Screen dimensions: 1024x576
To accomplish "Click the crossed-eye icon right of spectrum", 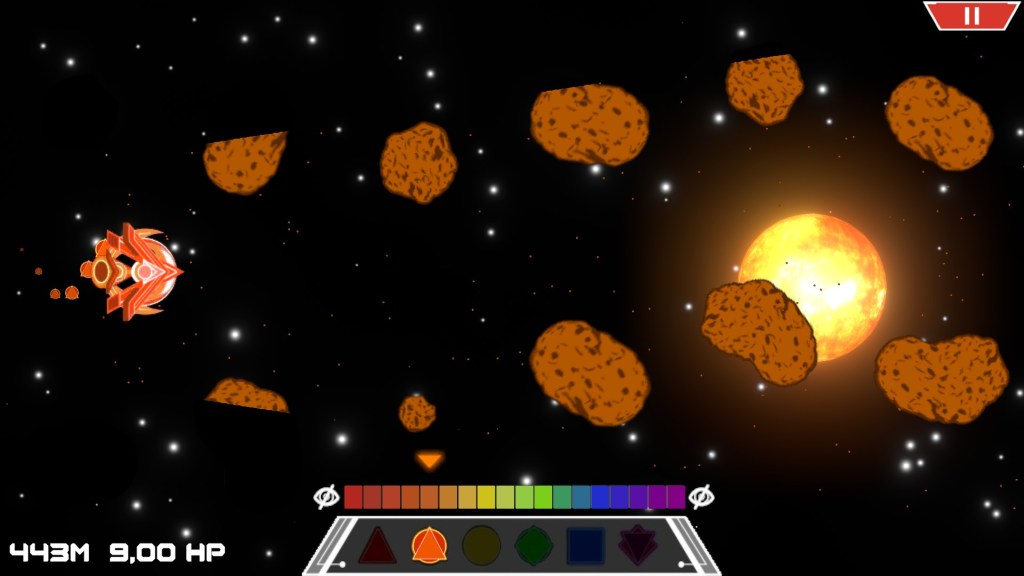I will (701, 497).
